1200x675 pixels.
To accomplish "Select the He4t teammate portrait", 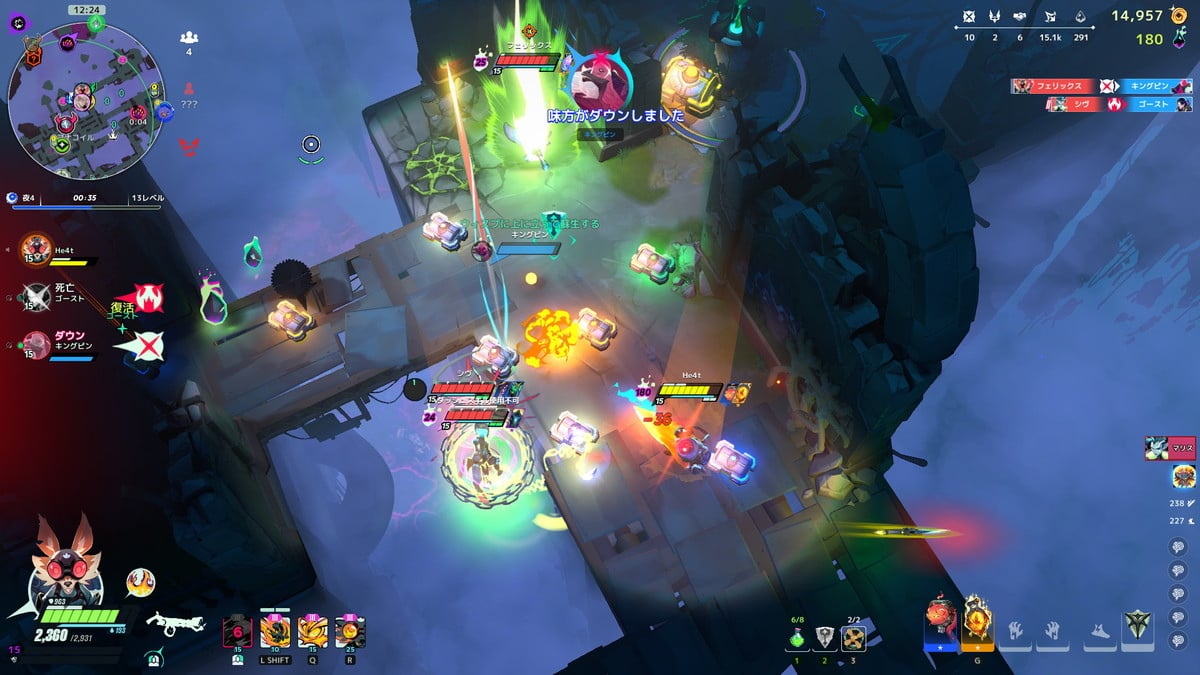I will (x=38, y=248).
